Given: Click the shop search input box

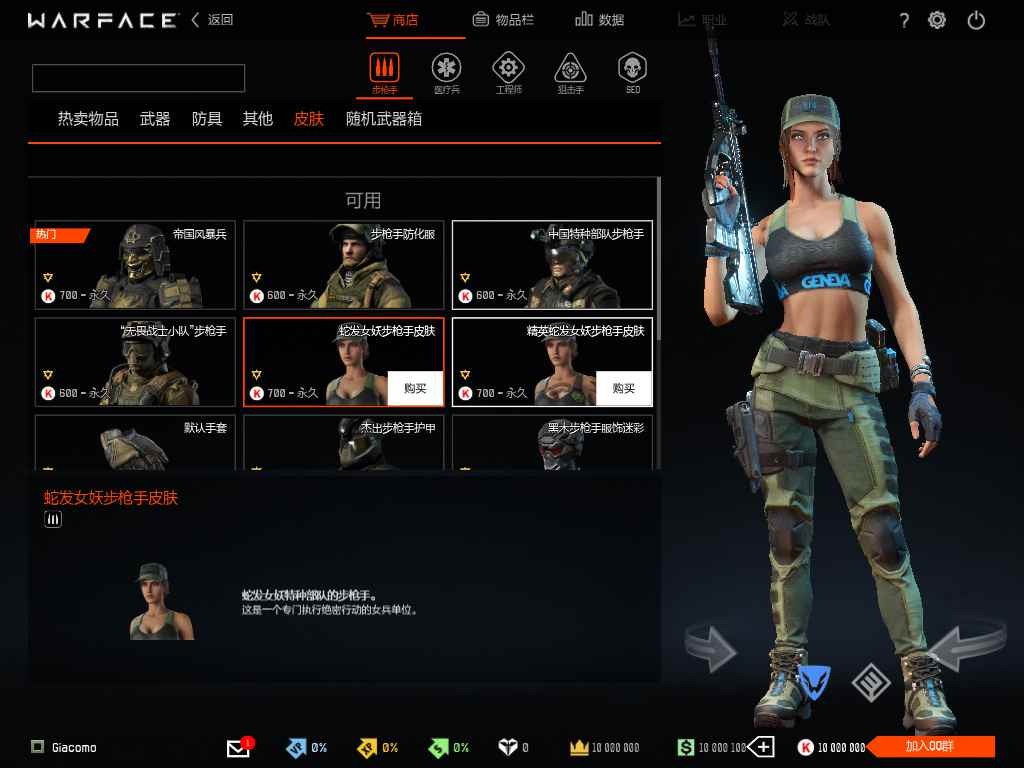Looking at the screenshot, I should click(x=138, y=78).
